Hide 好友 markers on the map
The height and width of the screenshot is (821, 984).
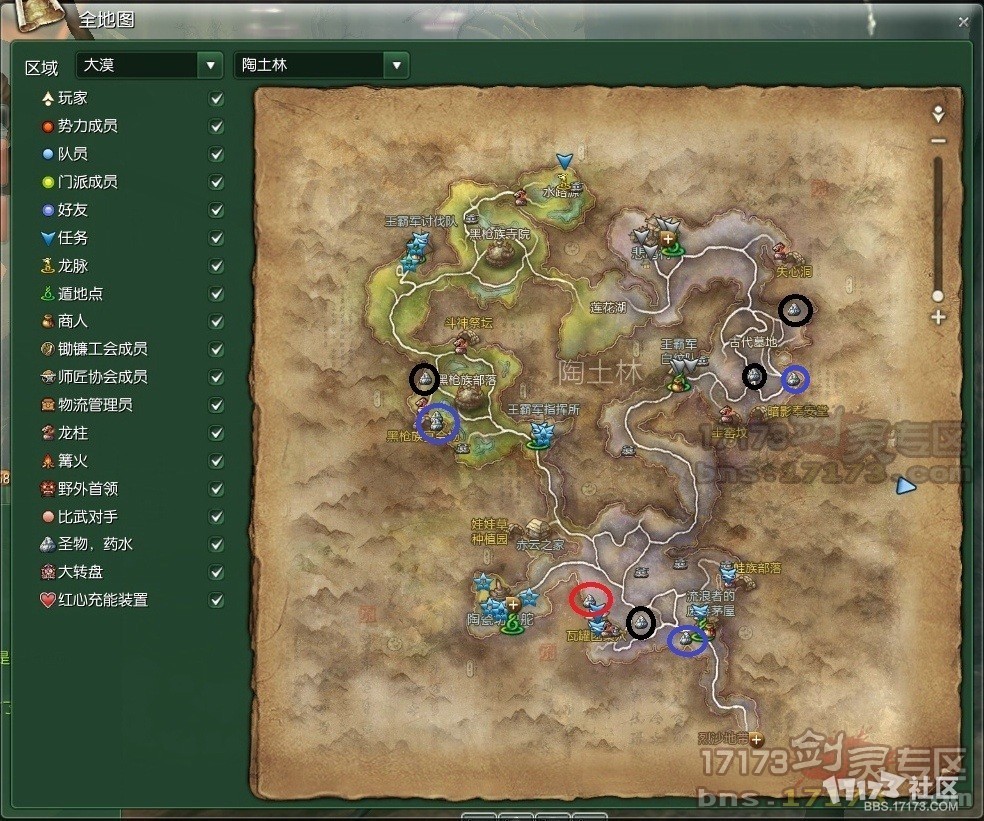[x=216, y=211]
